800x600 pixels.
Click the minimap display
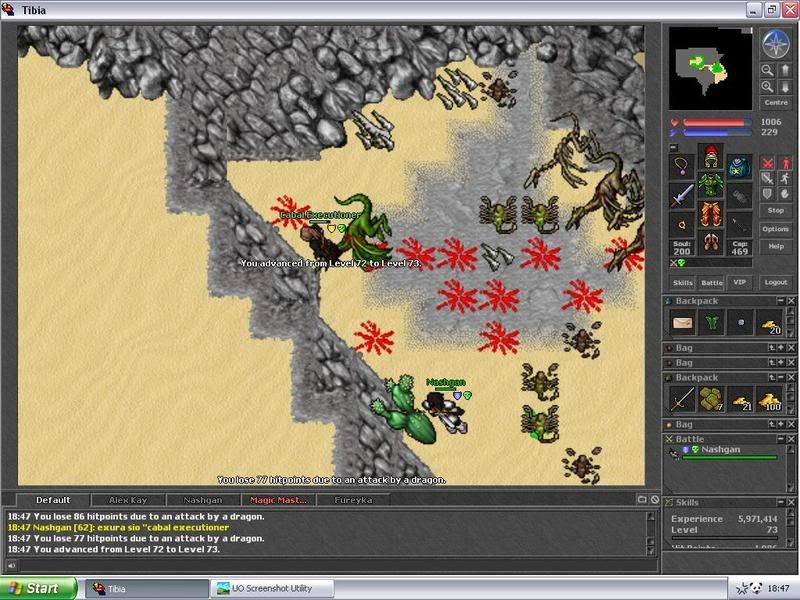coord(710,68)
